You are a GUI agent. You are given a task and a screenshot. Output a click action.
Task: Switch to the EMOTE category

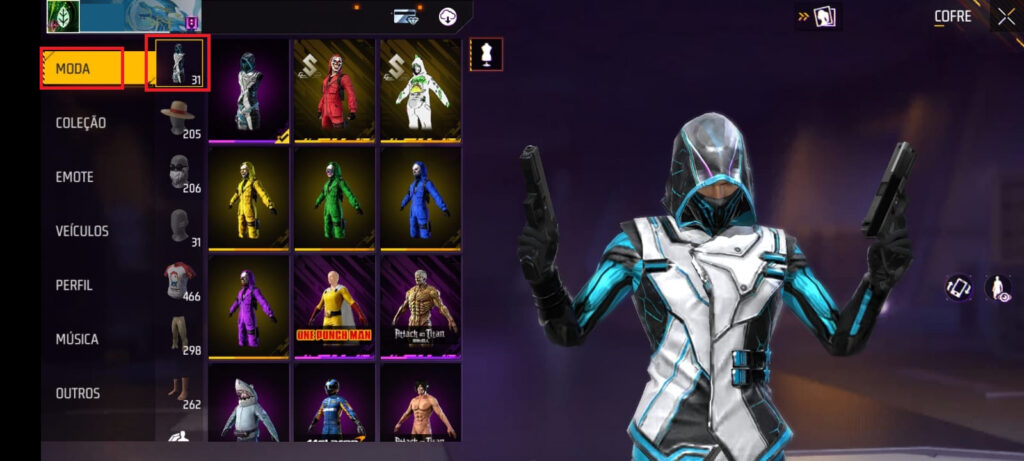tap(75, 177)
